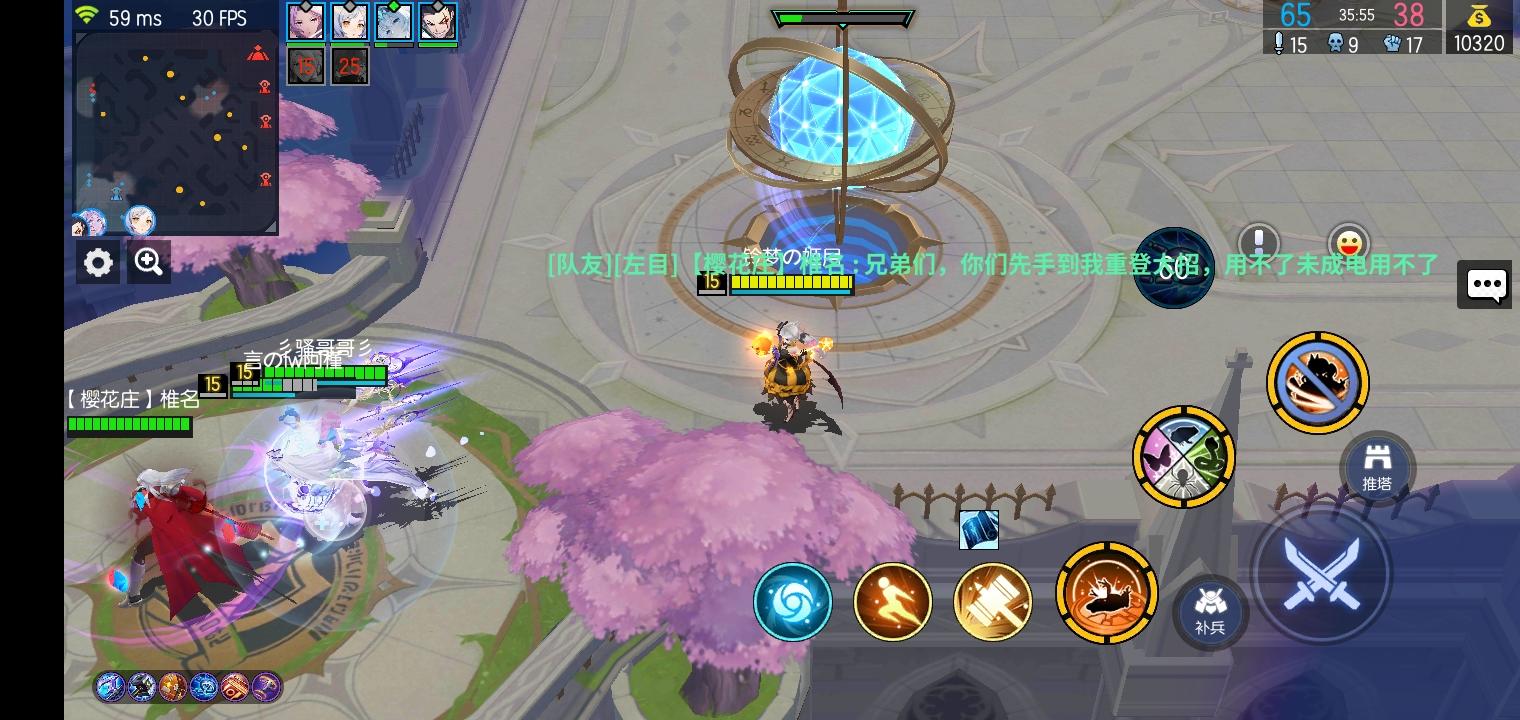
Task: Expand the chat panel via the speech-bubble icon
Action: point(1485,284)
